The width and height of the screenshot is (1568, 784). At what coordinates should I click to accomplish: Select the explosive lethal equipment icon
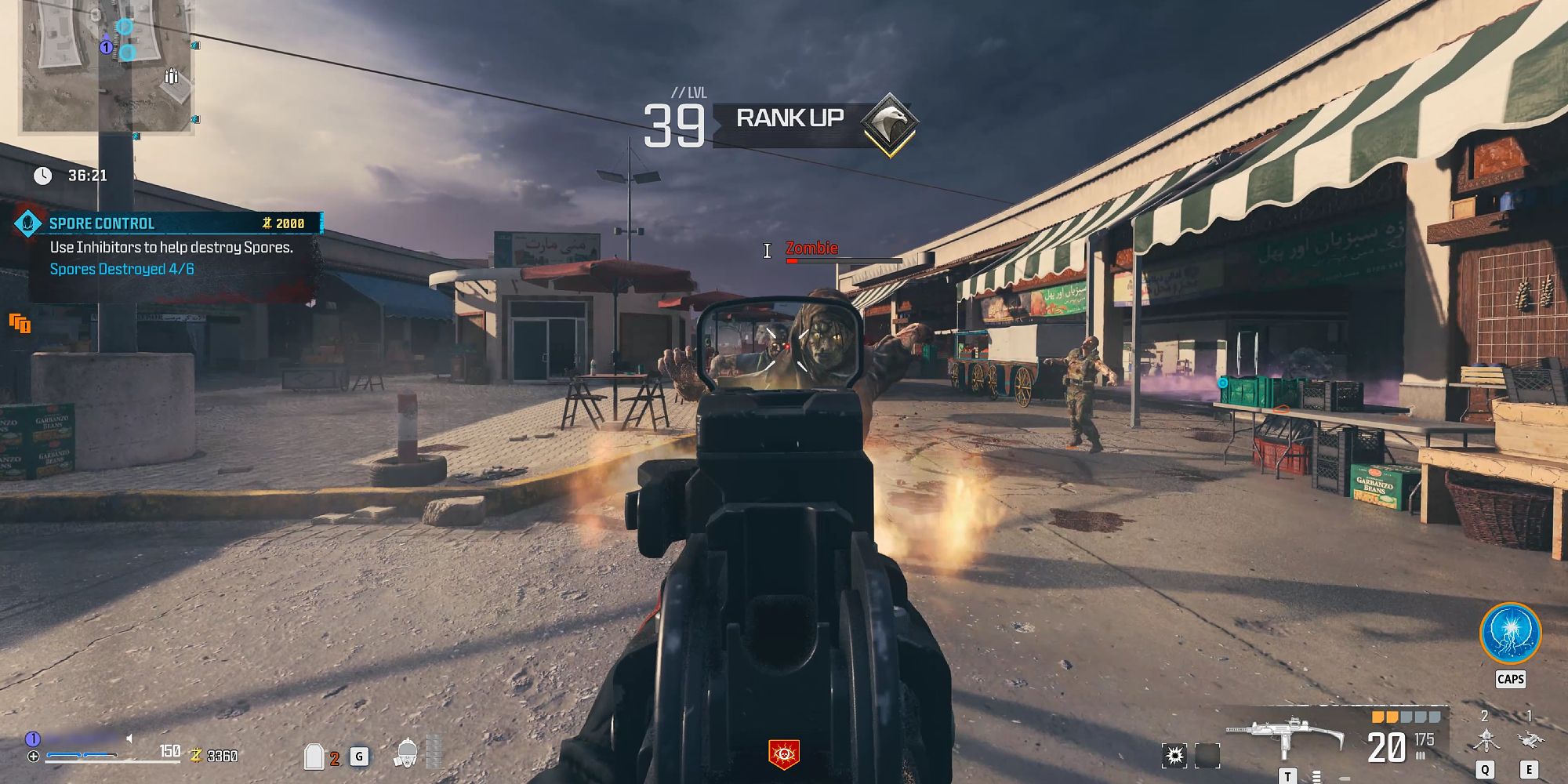(1175, 756)
